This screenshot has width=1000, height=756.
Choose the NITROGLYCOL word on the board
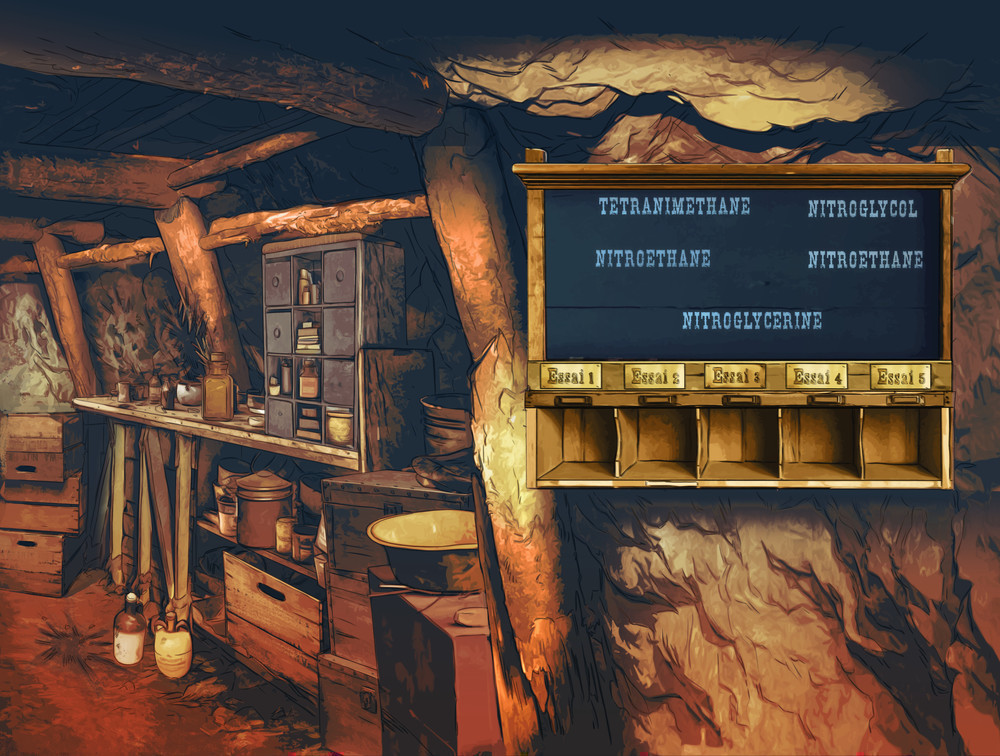coord(862,209)
